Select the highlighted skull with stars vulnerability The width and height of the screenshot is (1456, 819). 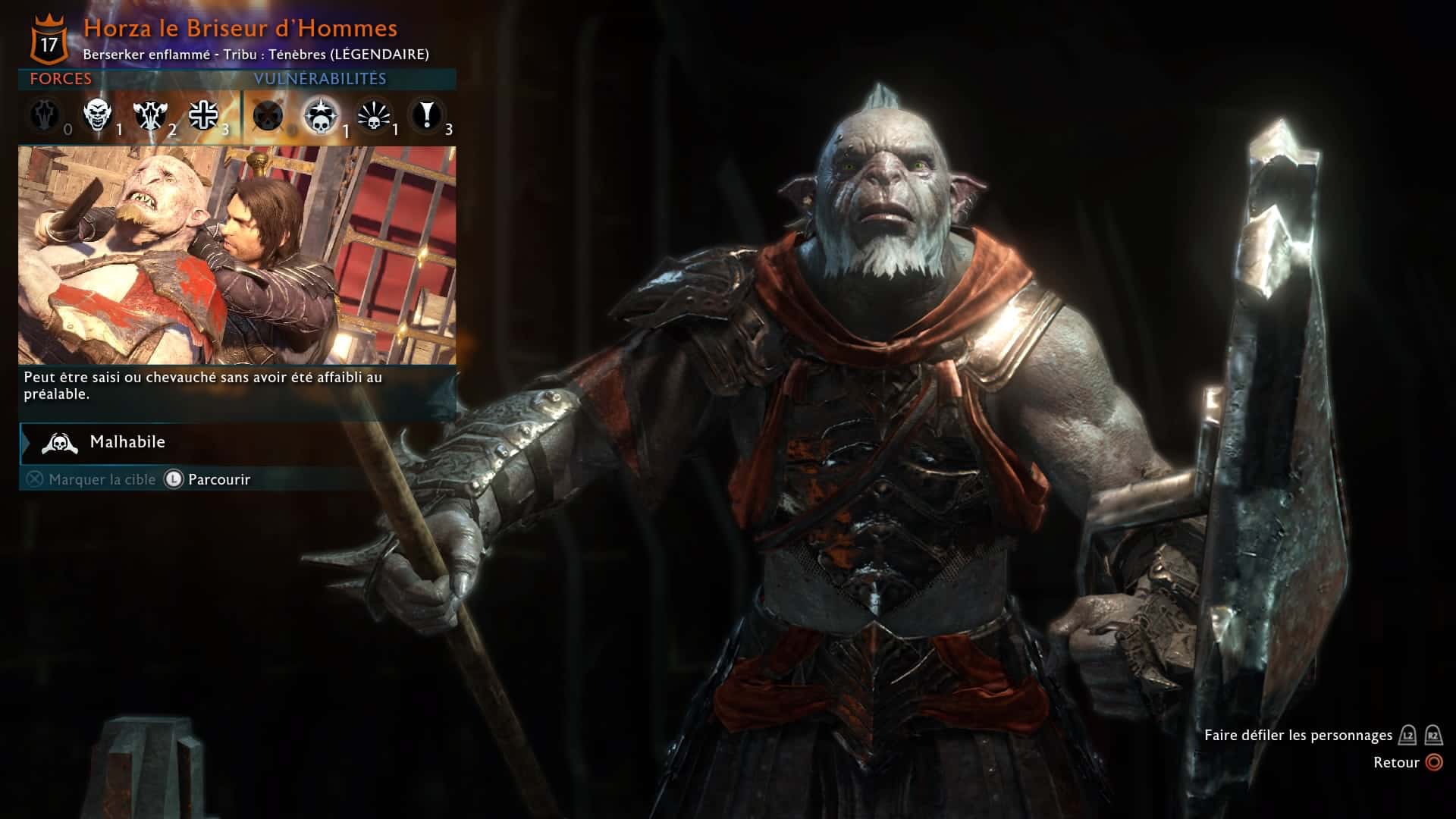(x=320, y=116)
